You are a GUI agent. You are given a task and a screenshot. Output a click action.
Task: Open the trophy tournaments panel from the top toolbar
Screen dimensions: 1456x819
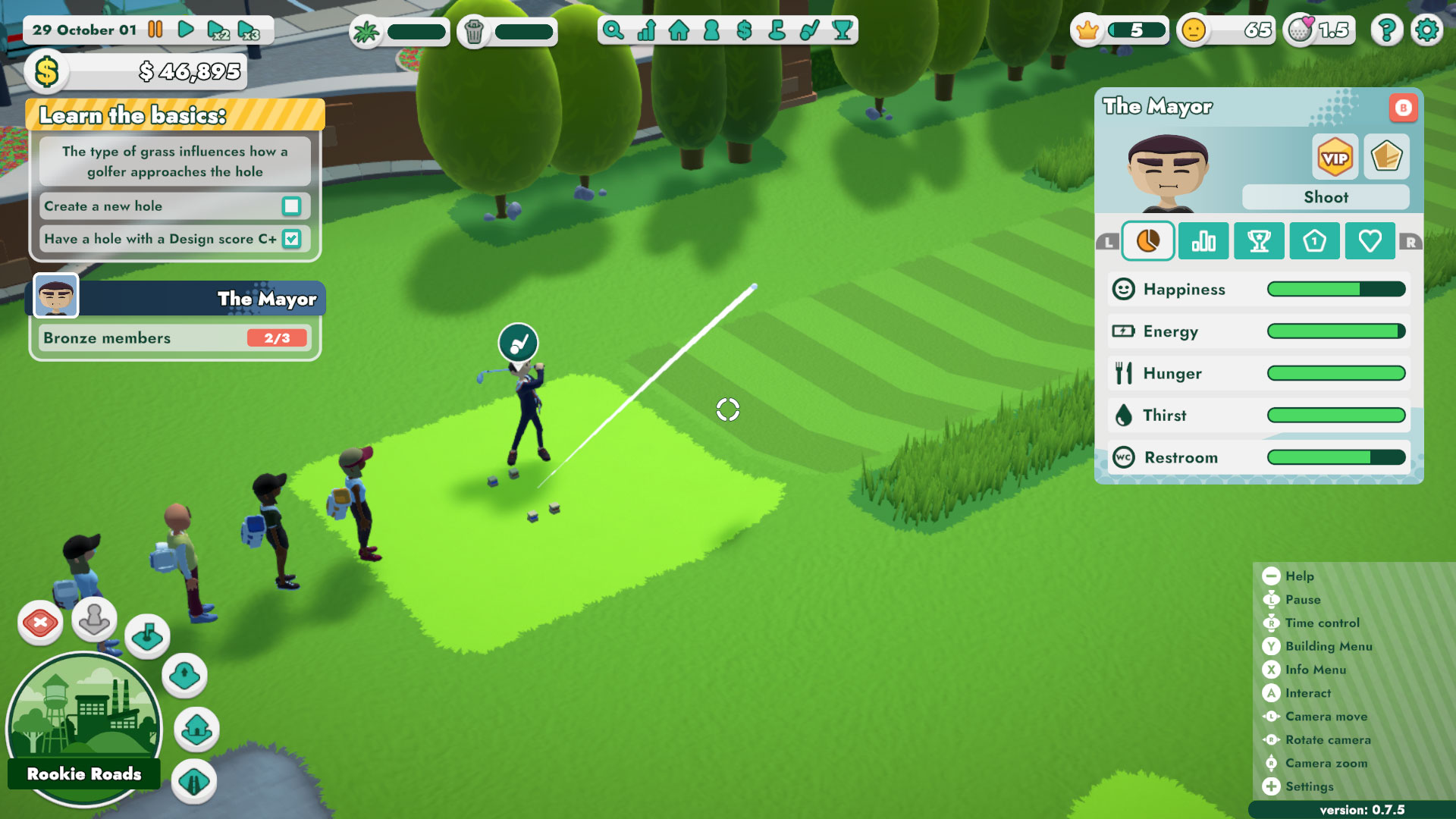pos(842,30)
